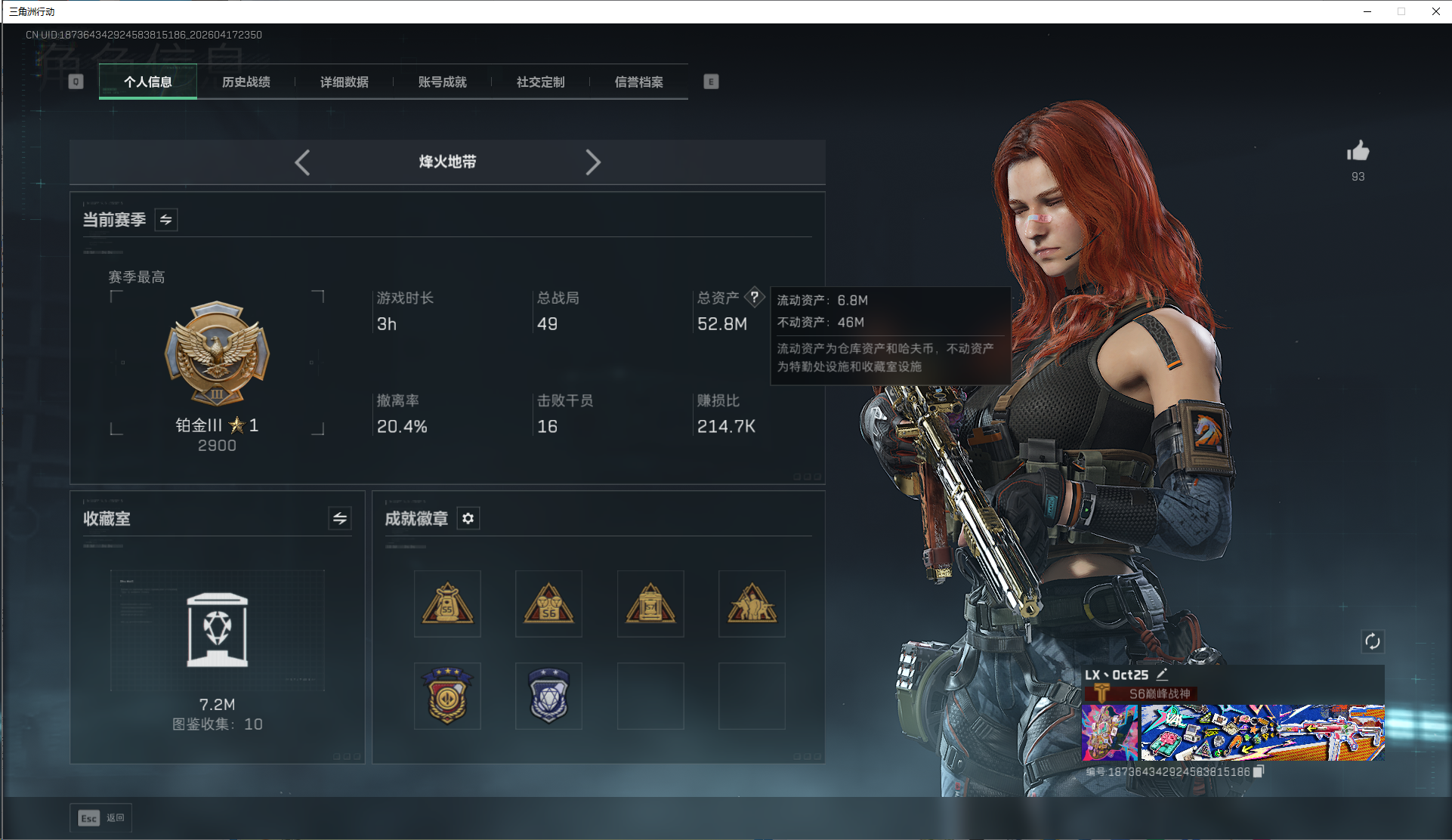
Task: Toggle the 当前赛季 season swap button
Action: (166, 220)
